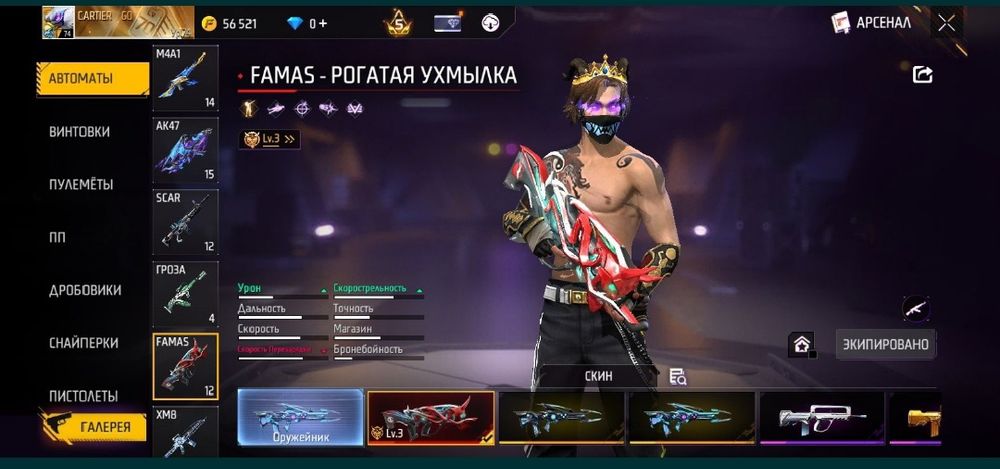Viewport: 1000px width, 469px height.
Task: Expand the Lv.3 skin level badge
Action: tap(270, 139)
